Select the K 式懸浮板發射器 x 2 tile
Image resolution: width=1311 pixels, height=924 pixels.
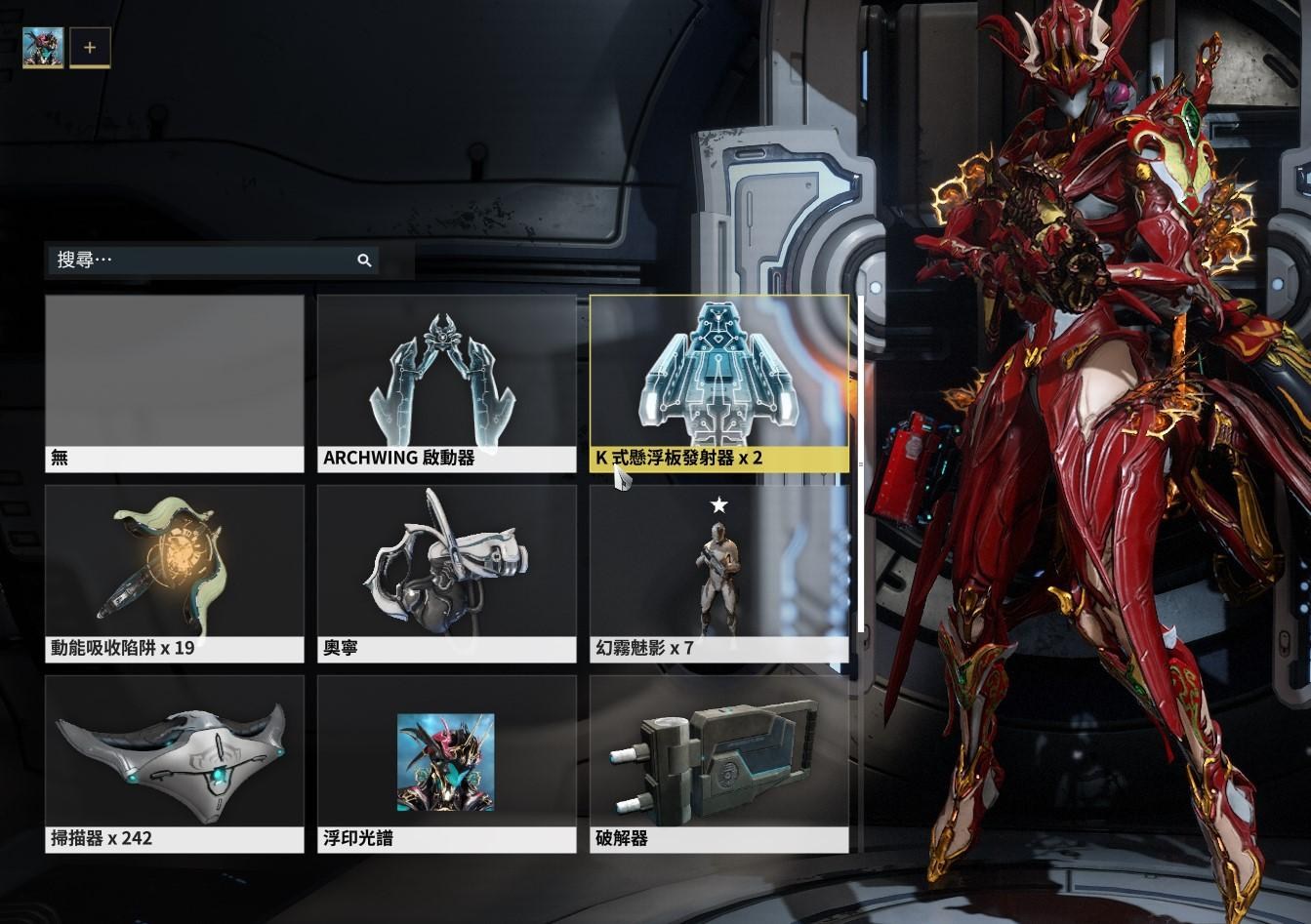pyautogui.click(x=718, y=383)
